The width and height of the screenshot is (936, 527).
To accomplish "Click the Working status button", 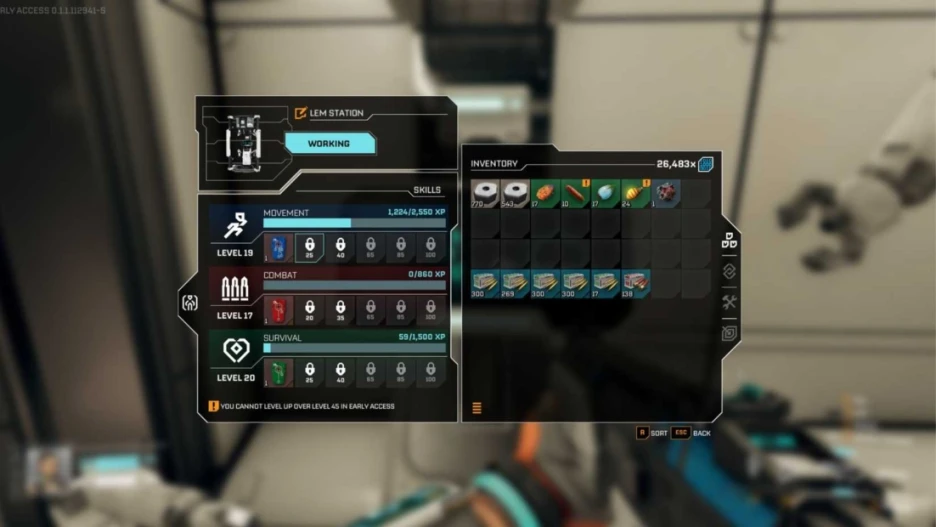I will click(329, 144).
